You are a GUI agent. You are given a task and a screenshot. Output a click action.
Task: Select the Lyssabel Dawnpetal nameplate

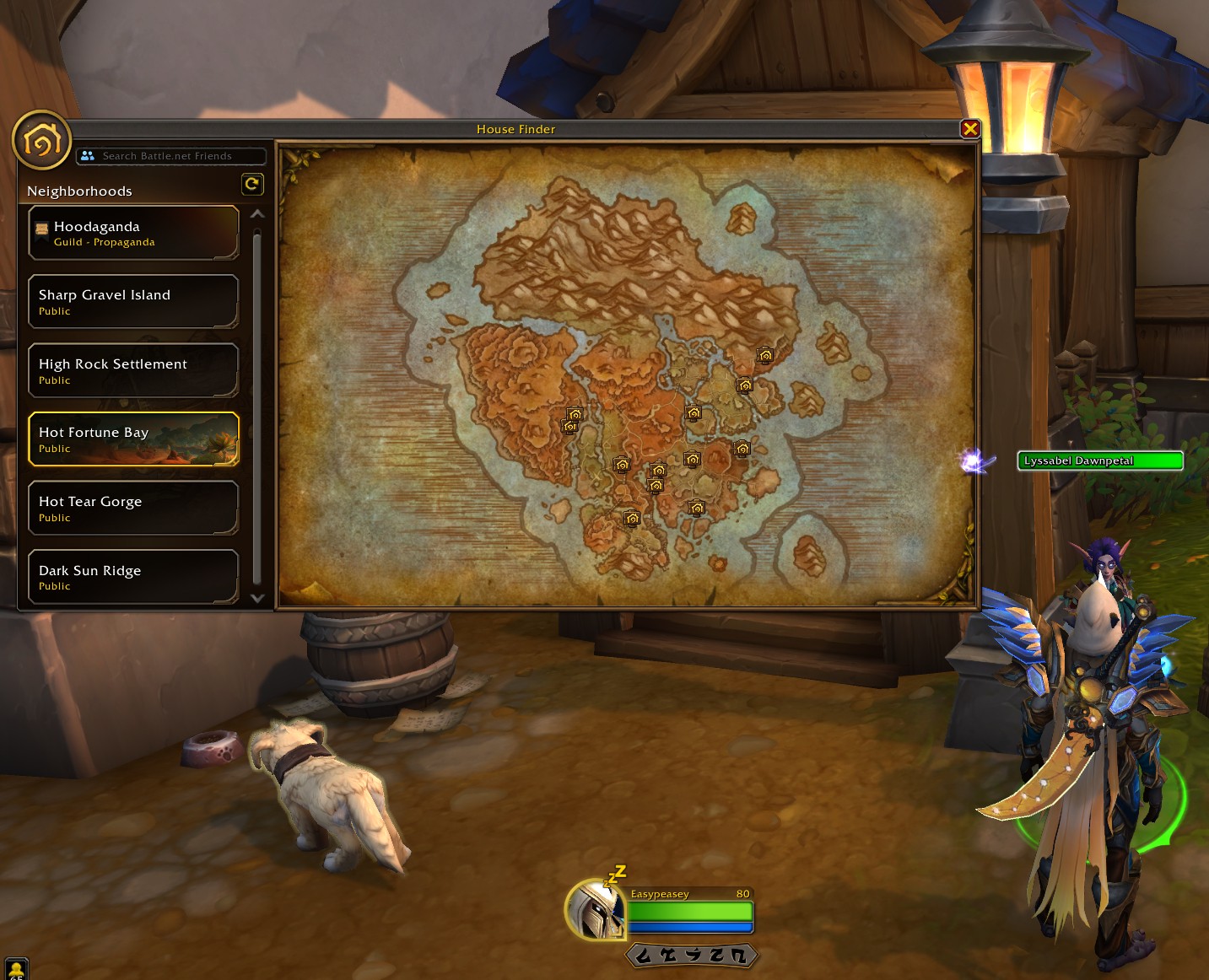(1099, 460)
